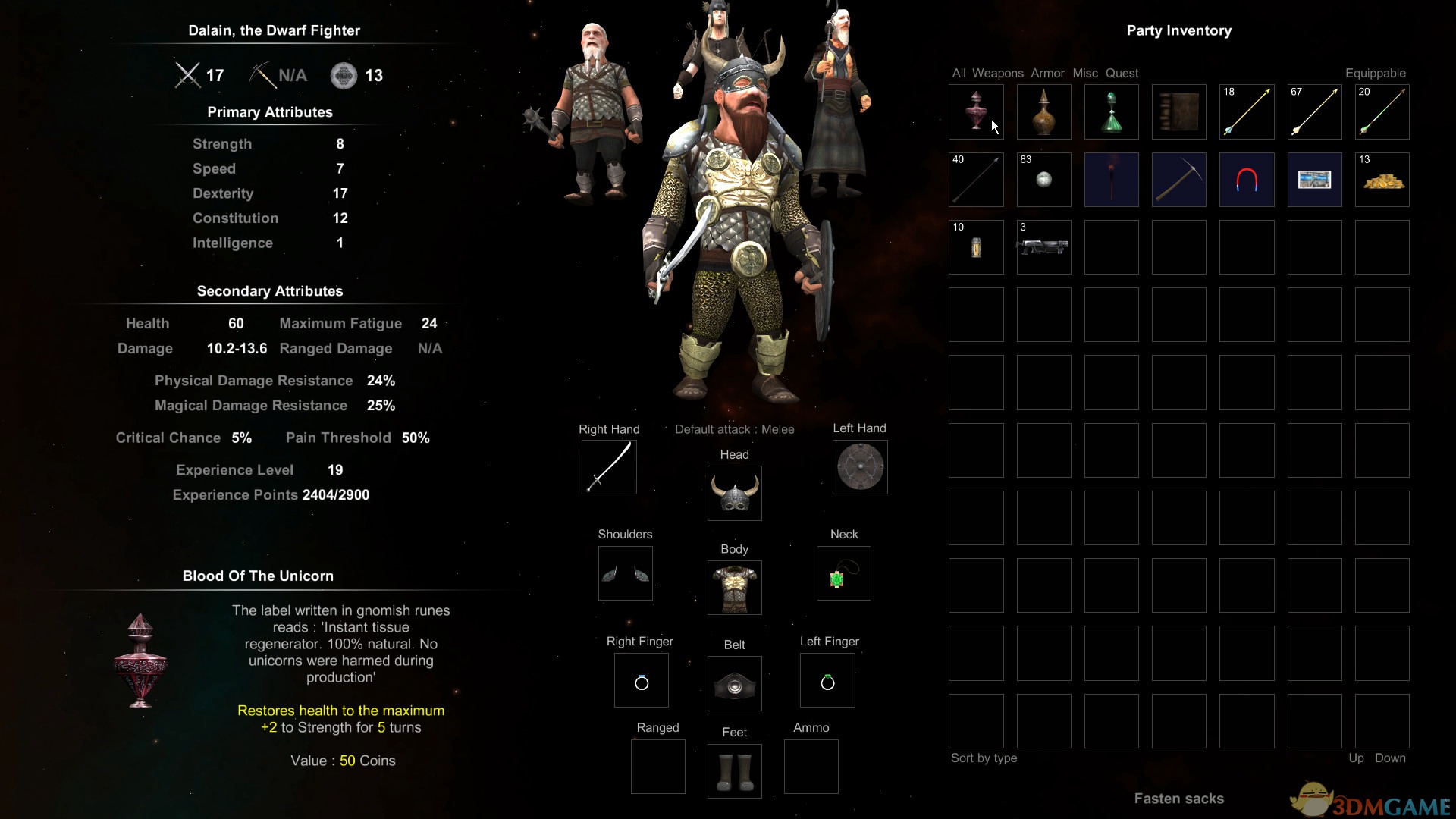1456x819 pixels.
Task: Page the inventory Down
Action: pos(1389,758)
